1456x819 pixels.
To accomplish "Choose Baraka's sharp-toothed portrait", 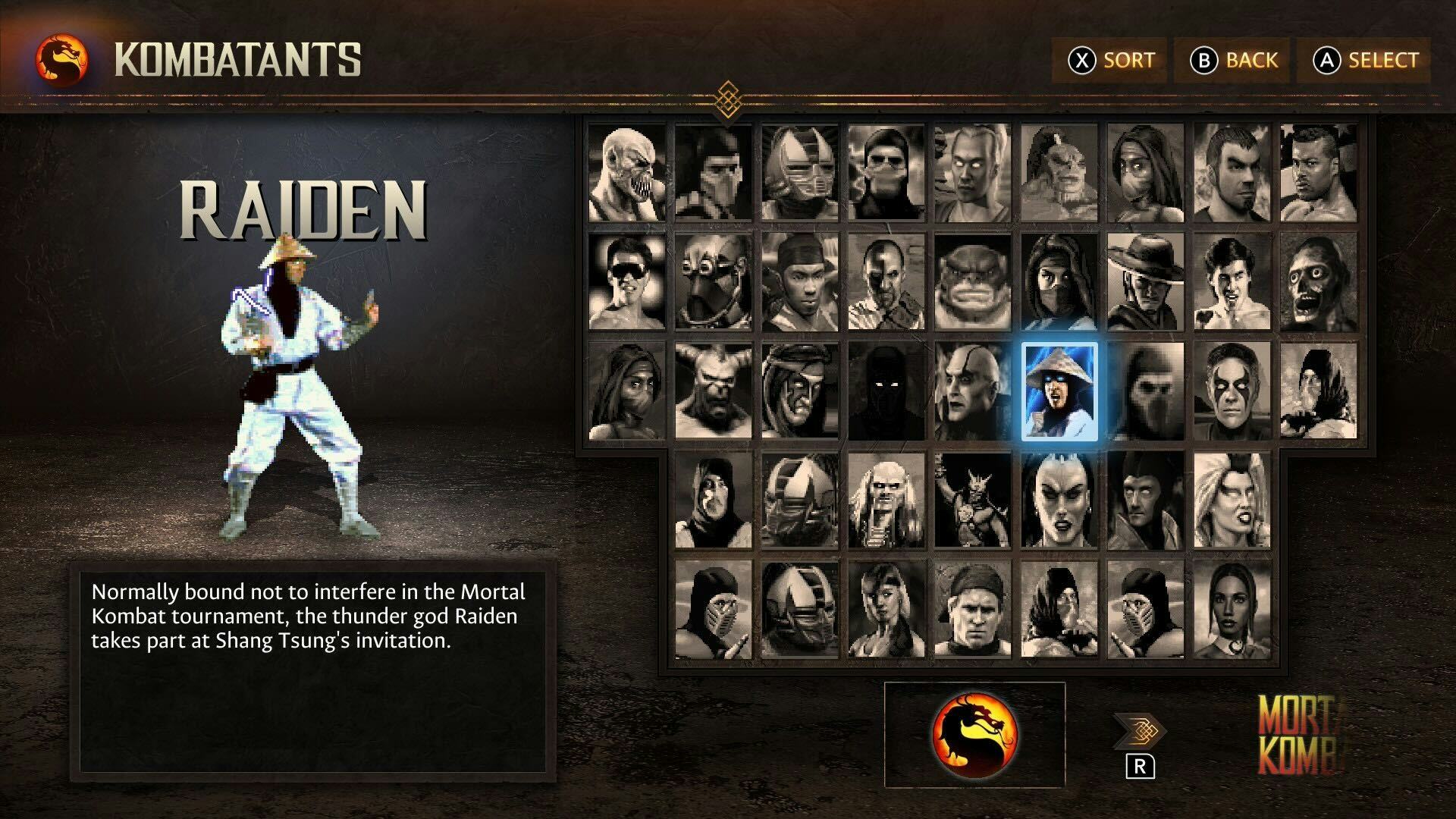I will pyautogui.click(x=627, y=173).
